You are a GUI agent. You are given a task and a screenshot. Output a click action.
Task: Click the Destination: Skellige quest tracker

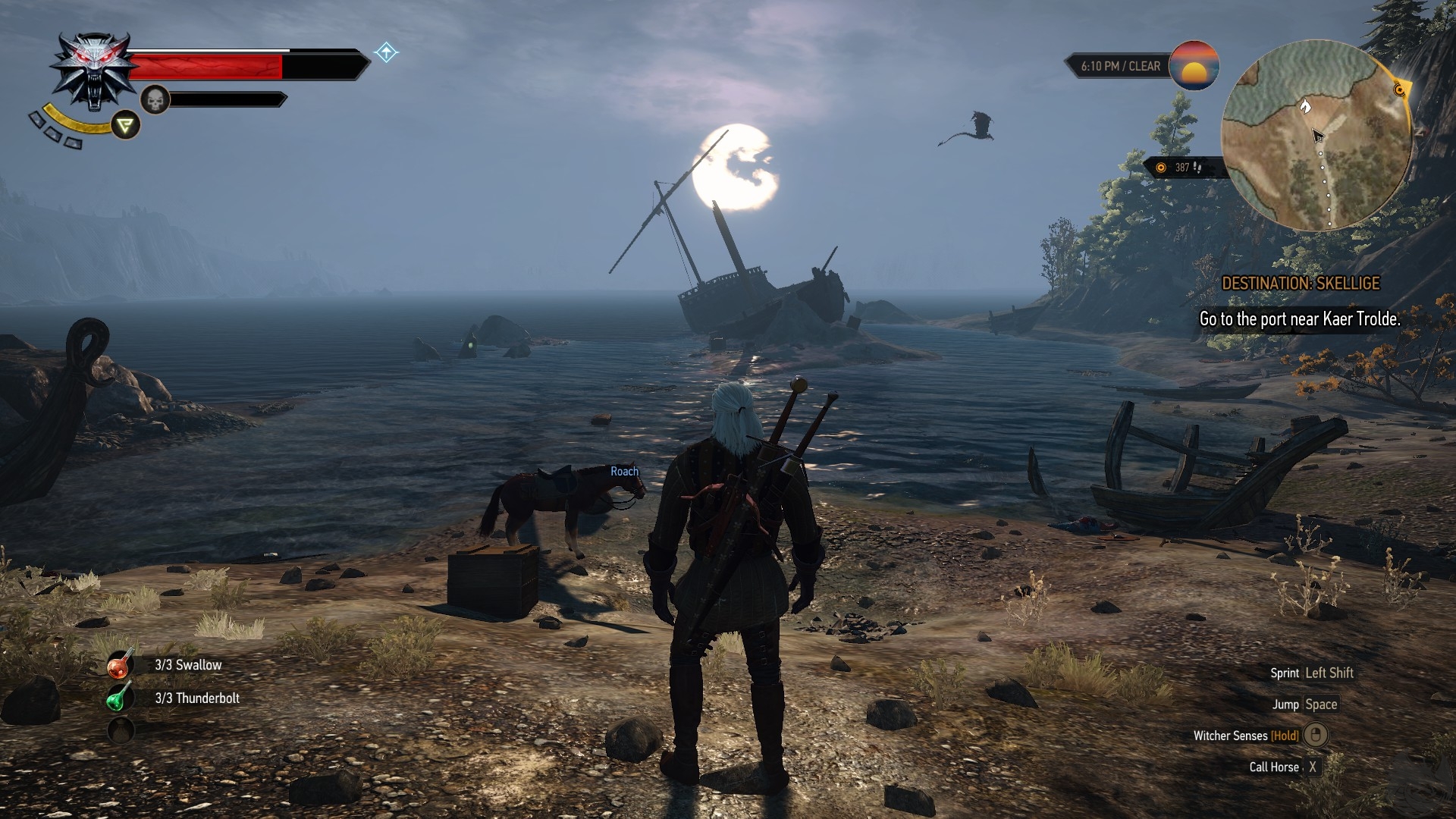click(1300, 284)
